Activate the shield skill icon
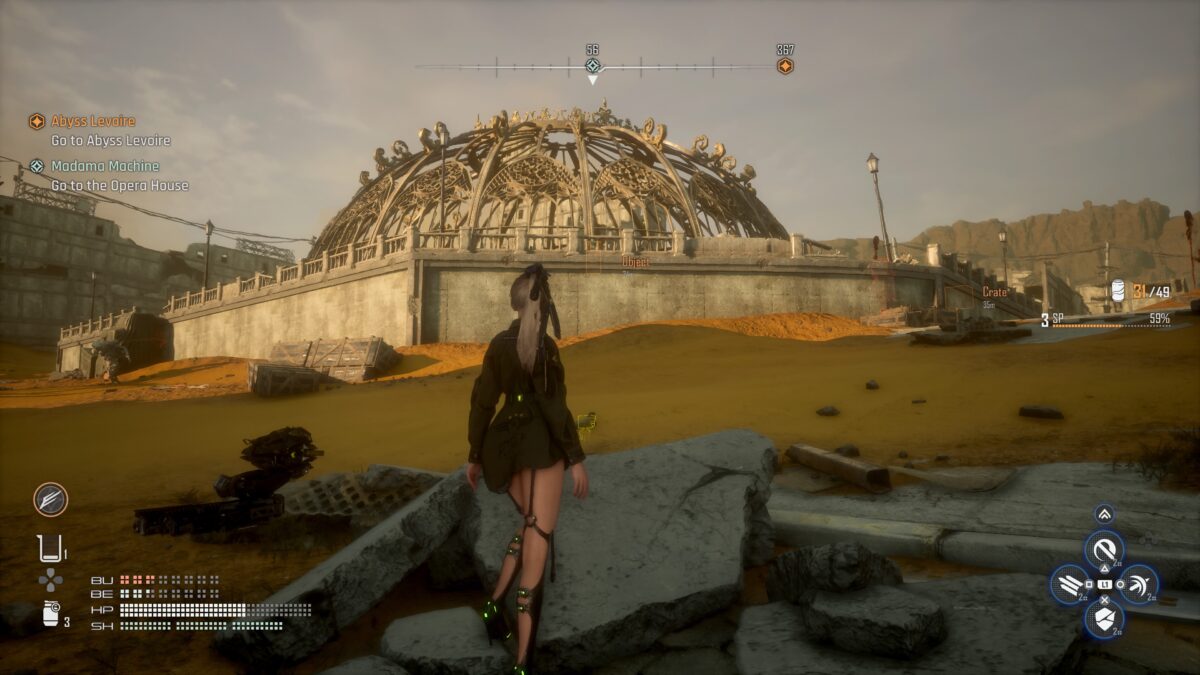This screenshot has width=1200, height=675. pyautogui.click(x=1104, y=619)
